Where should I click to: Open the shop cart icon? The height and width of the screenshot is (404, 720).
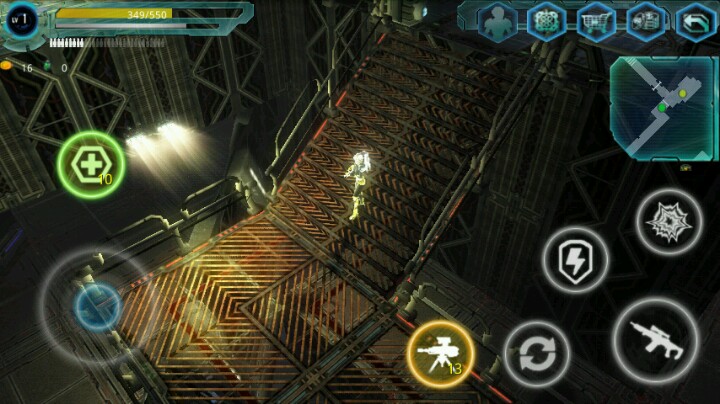596,21
